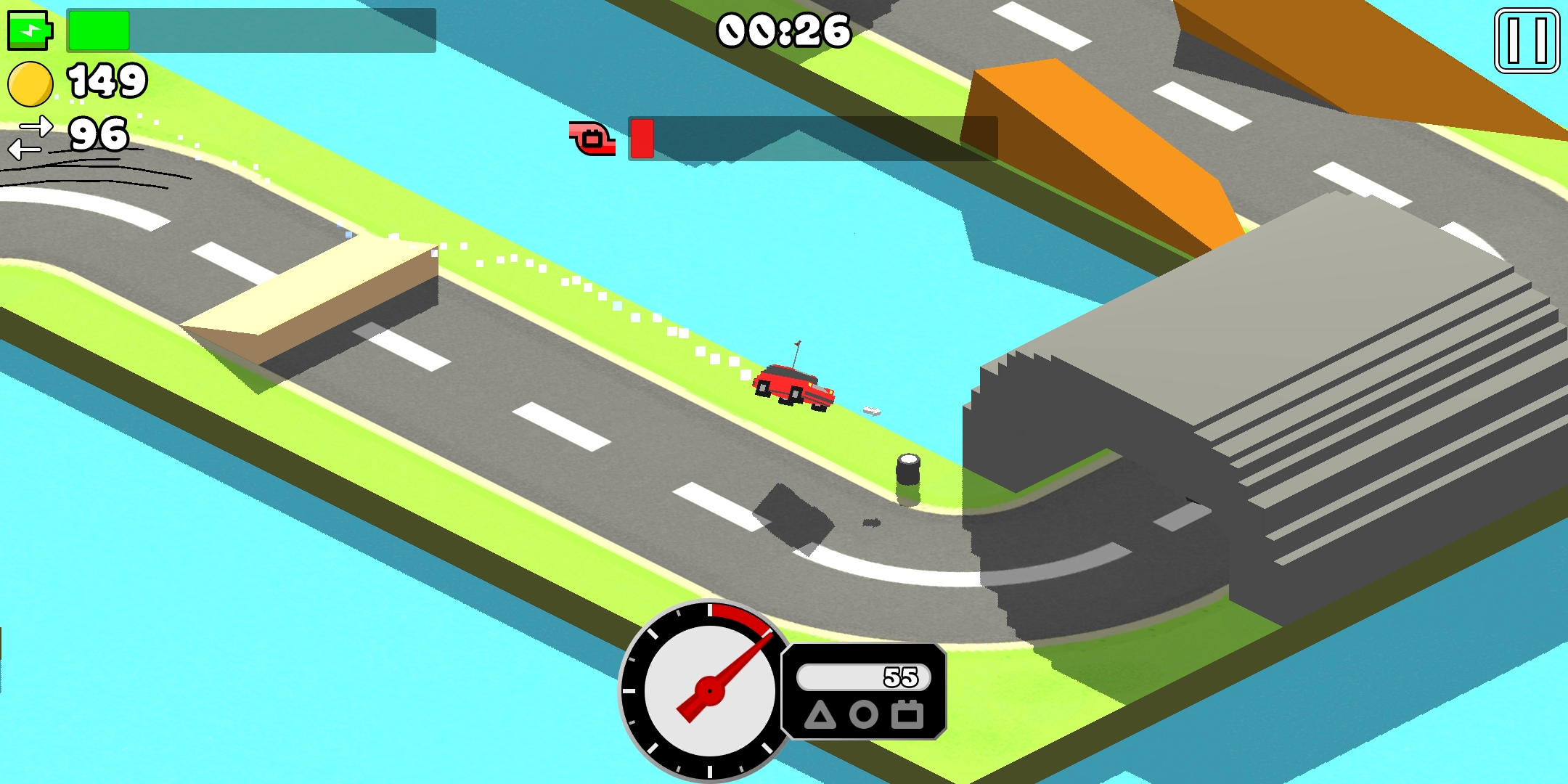The image size is (1568, 784).
Task: Tap the green battery charge icon
Action: pos(30,30)
